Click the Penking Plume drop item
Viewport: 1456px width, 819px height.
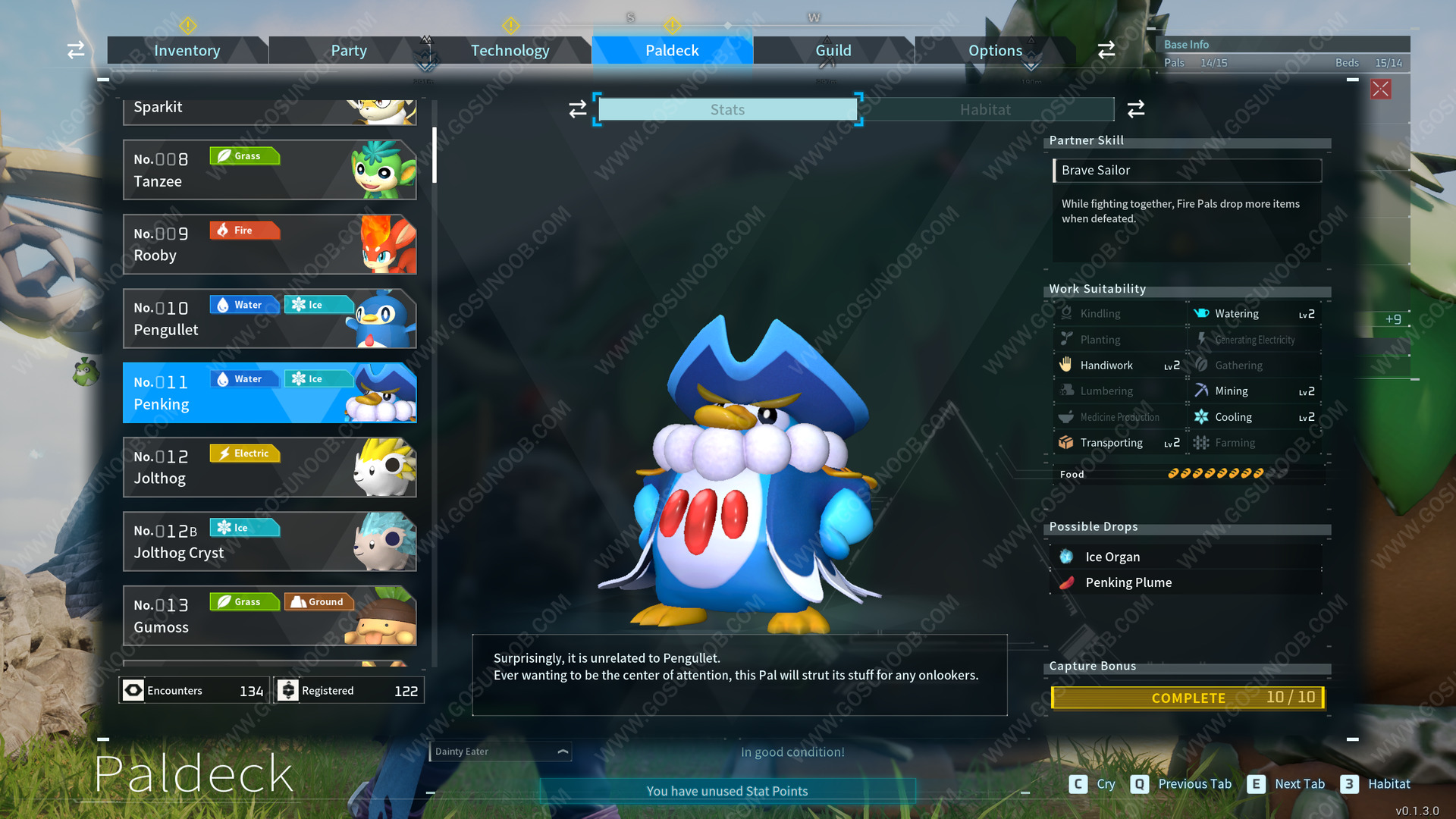(x=1128, y=582)
